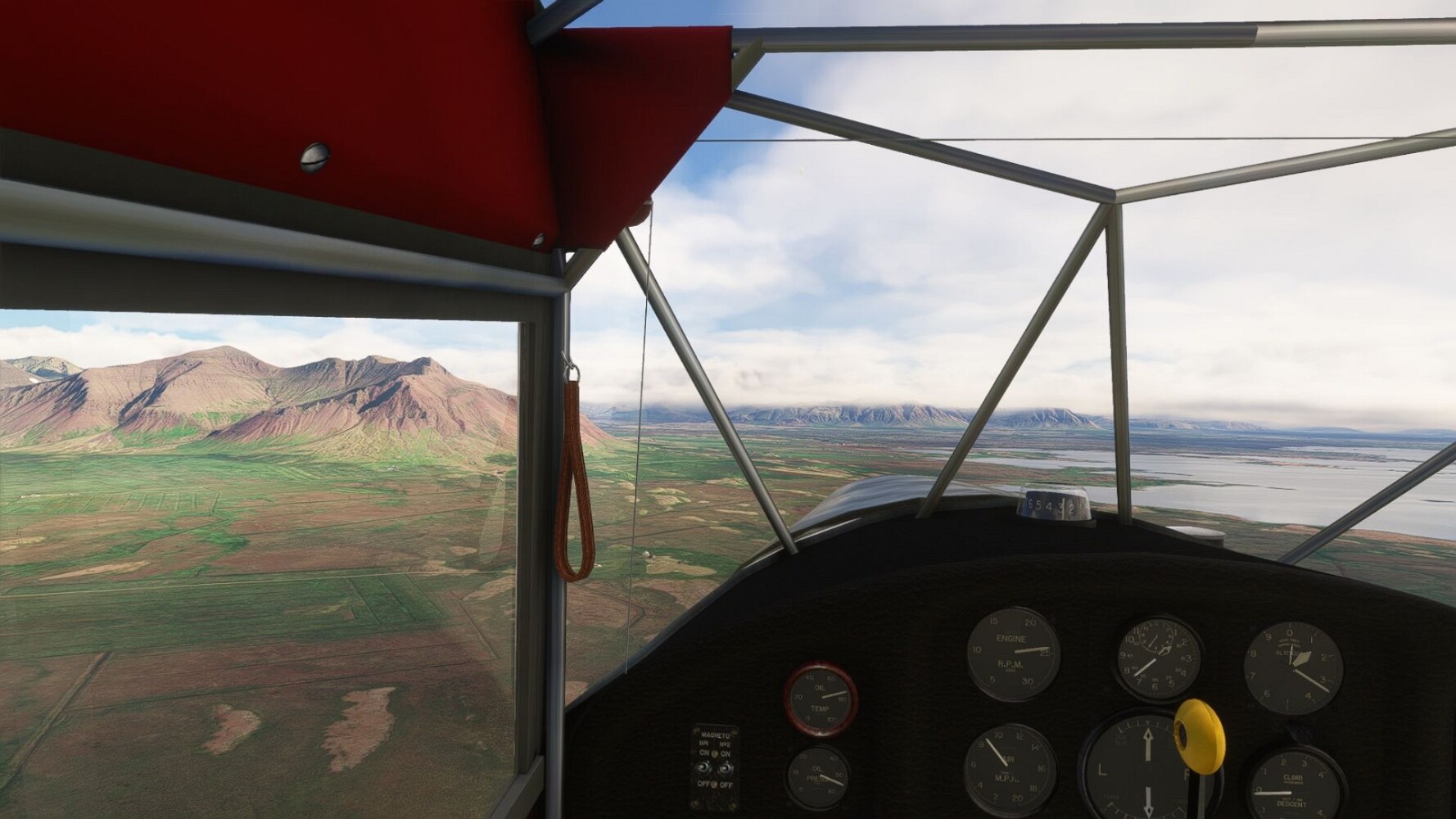Screen dimensions: 1456x819
Task: Flip the magneto NR2 switch
Action: pos(724,768)
